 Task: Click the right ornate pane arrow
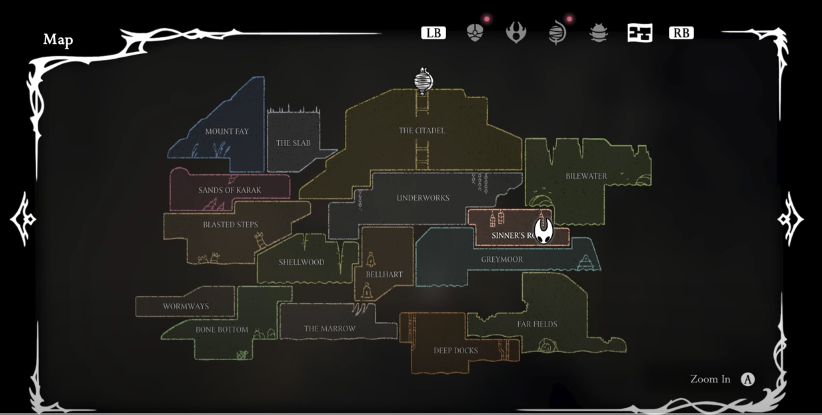(791, 218)
